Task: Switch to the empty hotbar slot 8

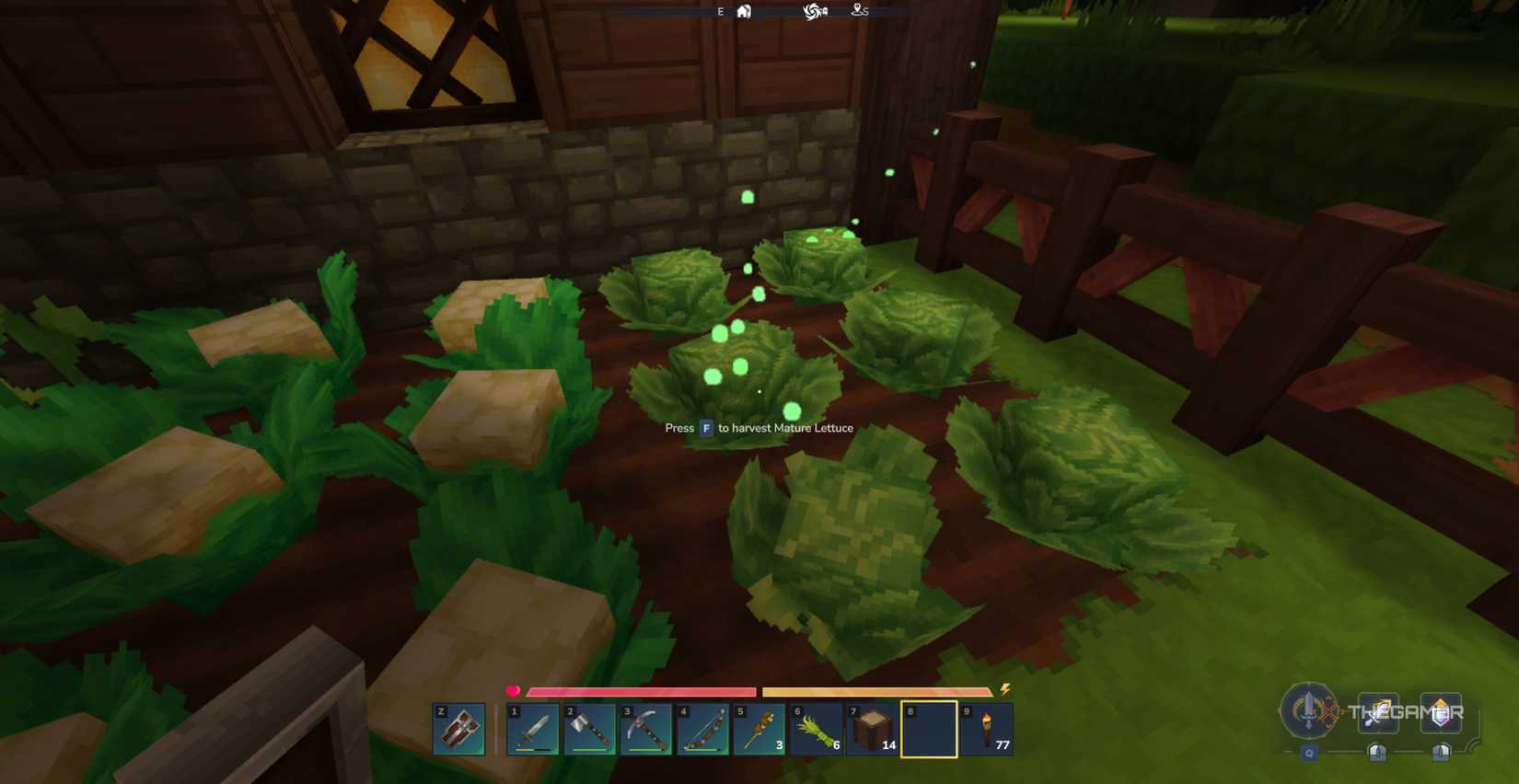Action: point(931,730)
